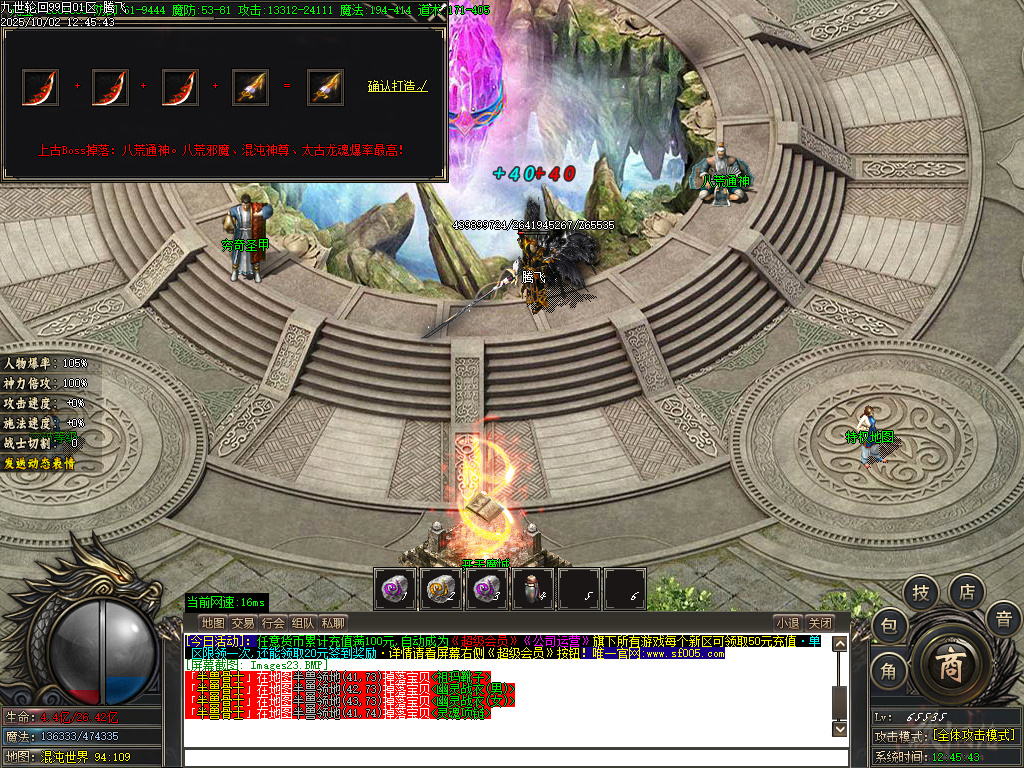Open the 交易 trade tab
The image size is (1024, 768).
[x=243, y=623]
